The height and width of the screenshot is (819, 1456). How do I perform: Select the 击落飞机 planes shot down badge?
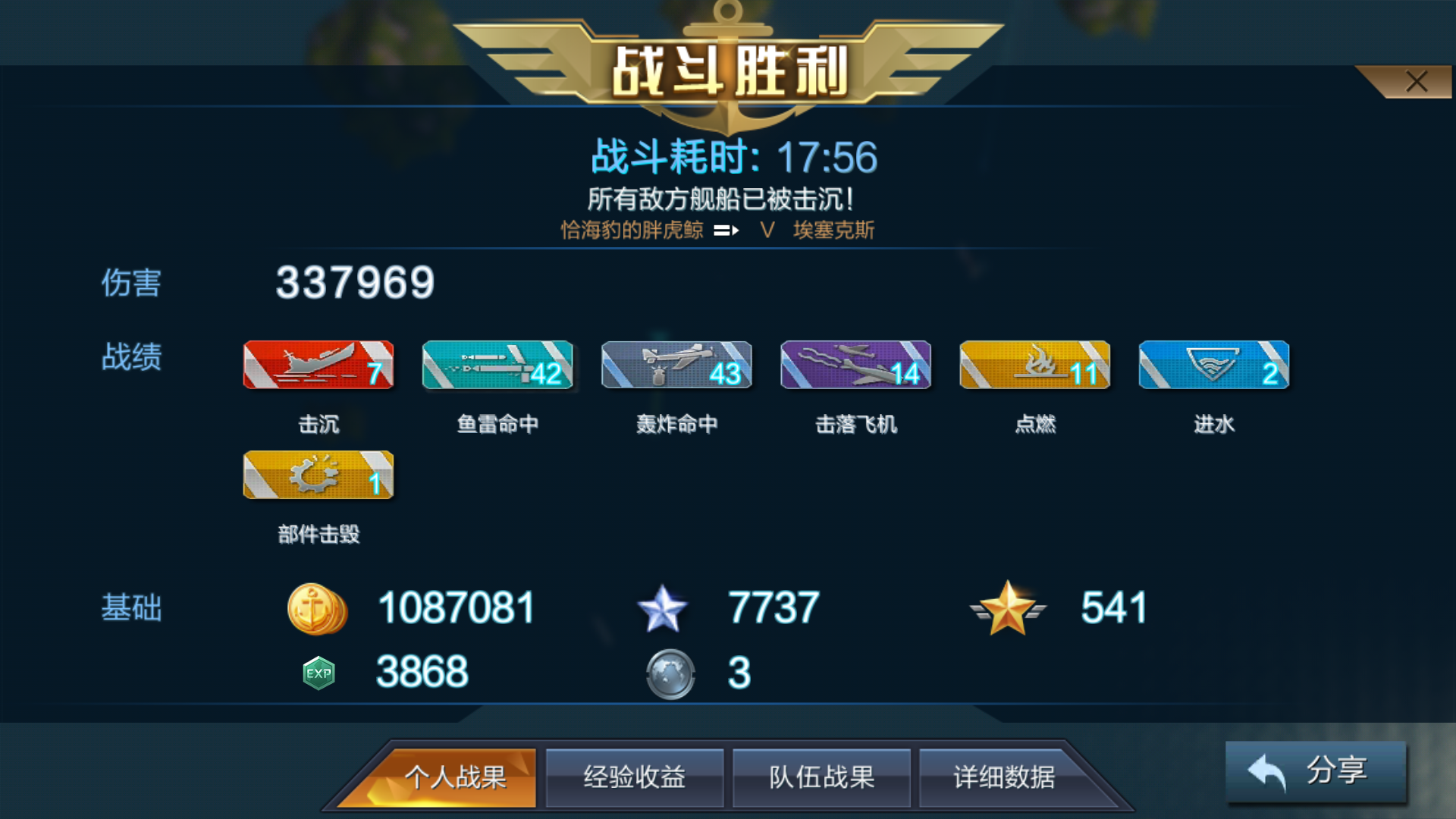855,366
